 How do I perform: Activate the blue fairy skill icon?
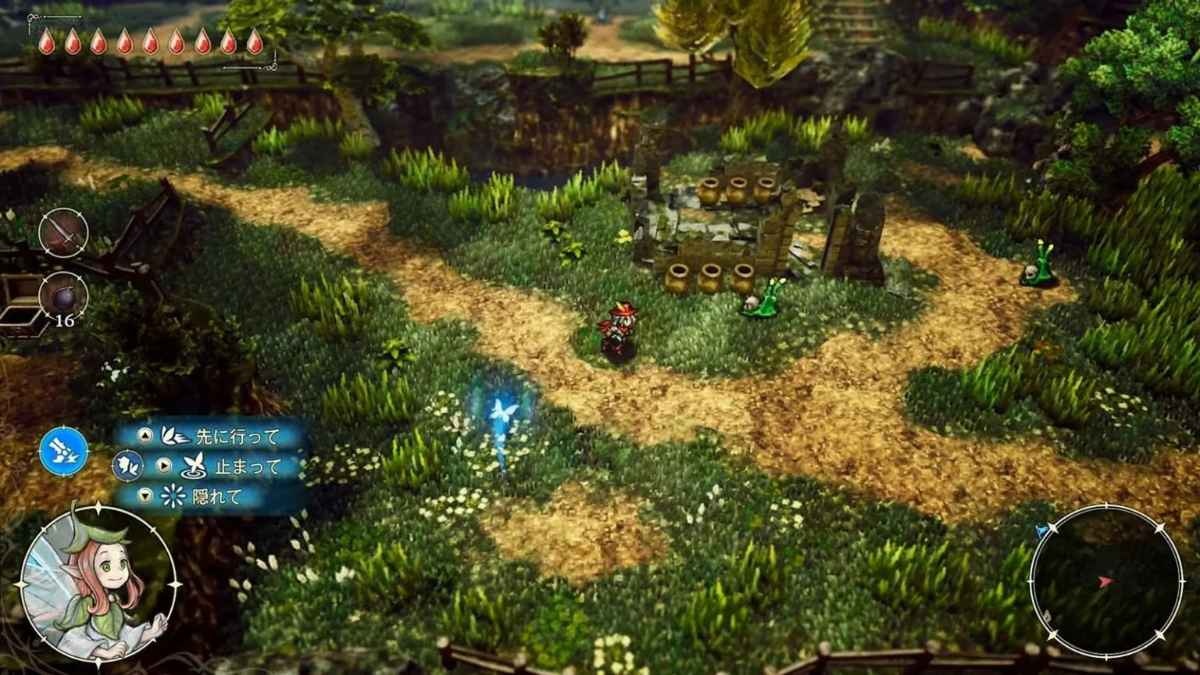63,451
